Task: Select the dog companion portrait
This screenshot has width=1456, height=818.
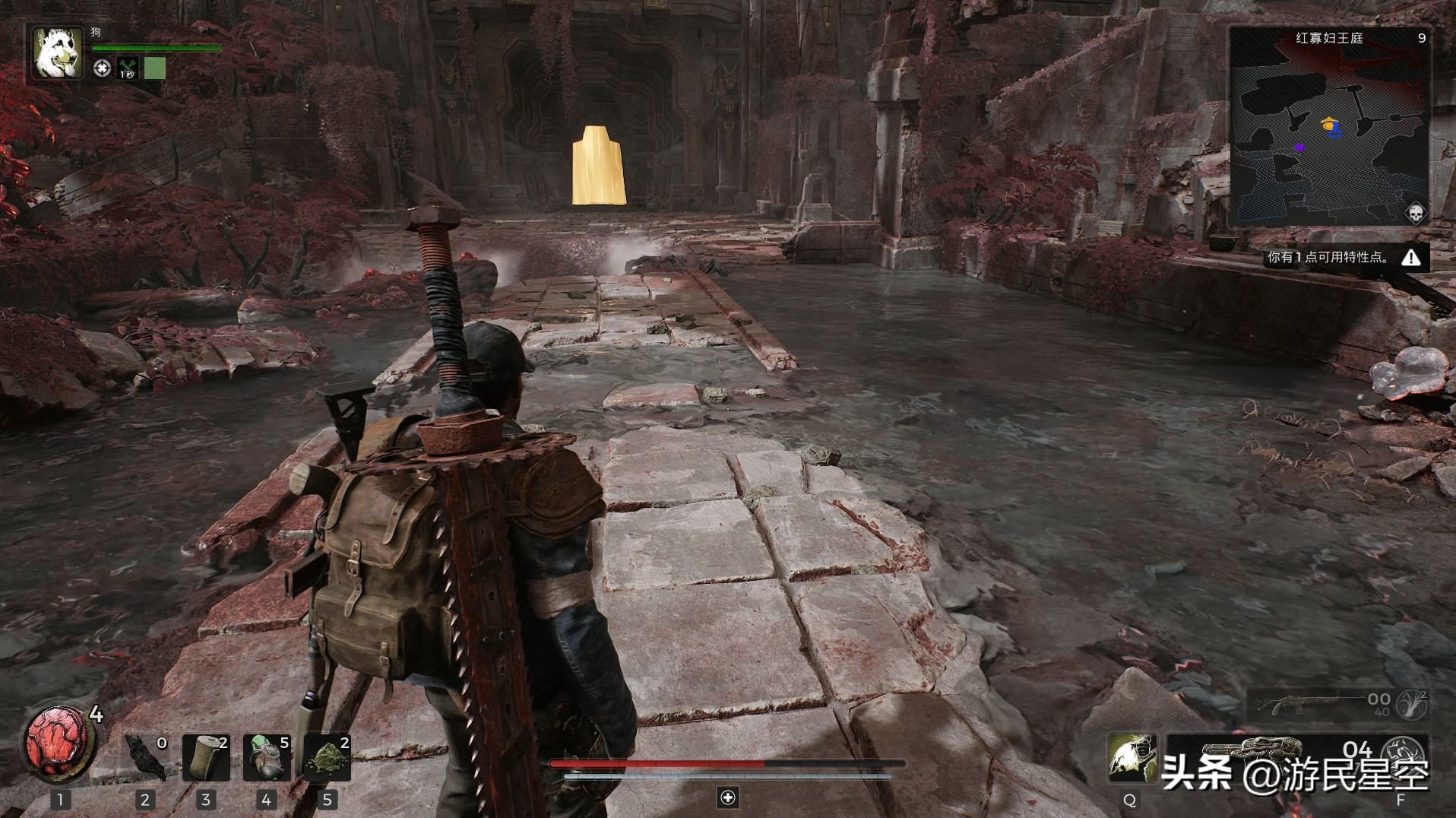Action: click(57, 52)
